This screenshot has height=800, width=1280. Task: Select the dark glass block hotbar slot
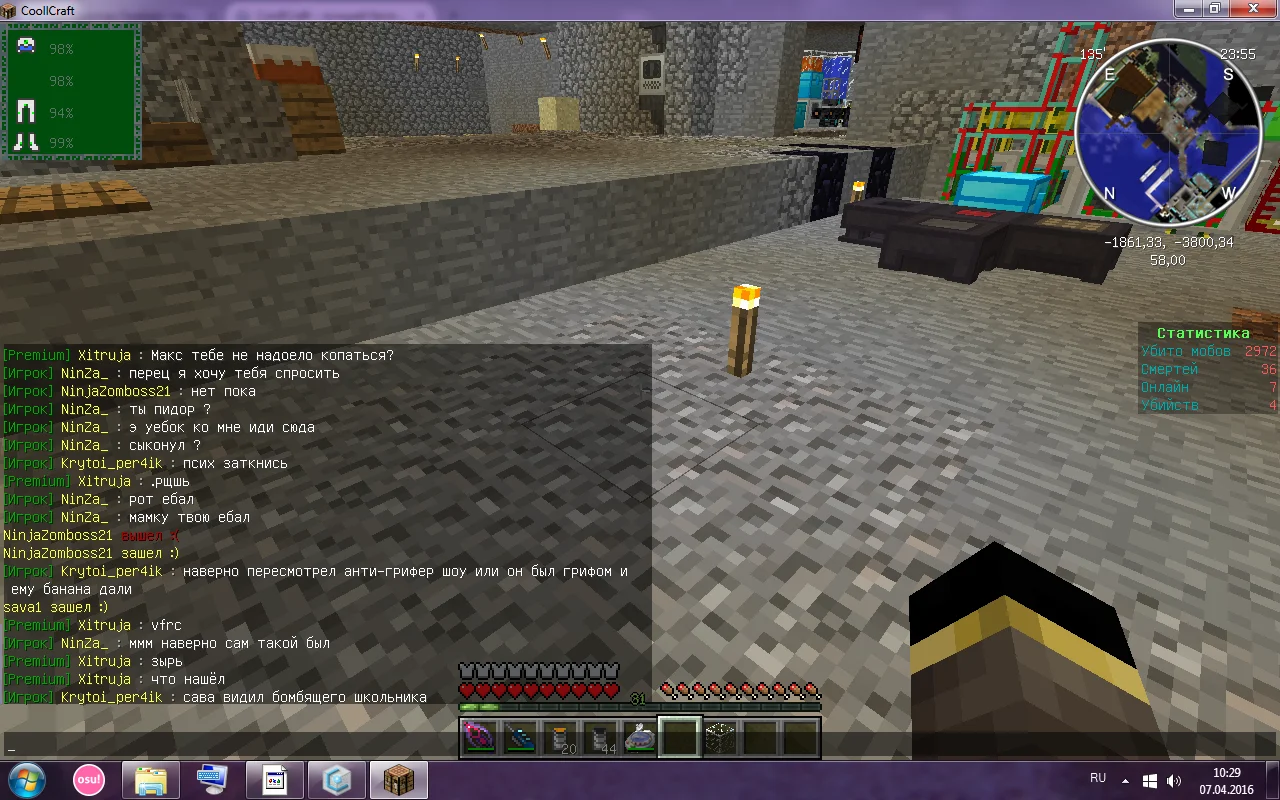click(720, 738)
